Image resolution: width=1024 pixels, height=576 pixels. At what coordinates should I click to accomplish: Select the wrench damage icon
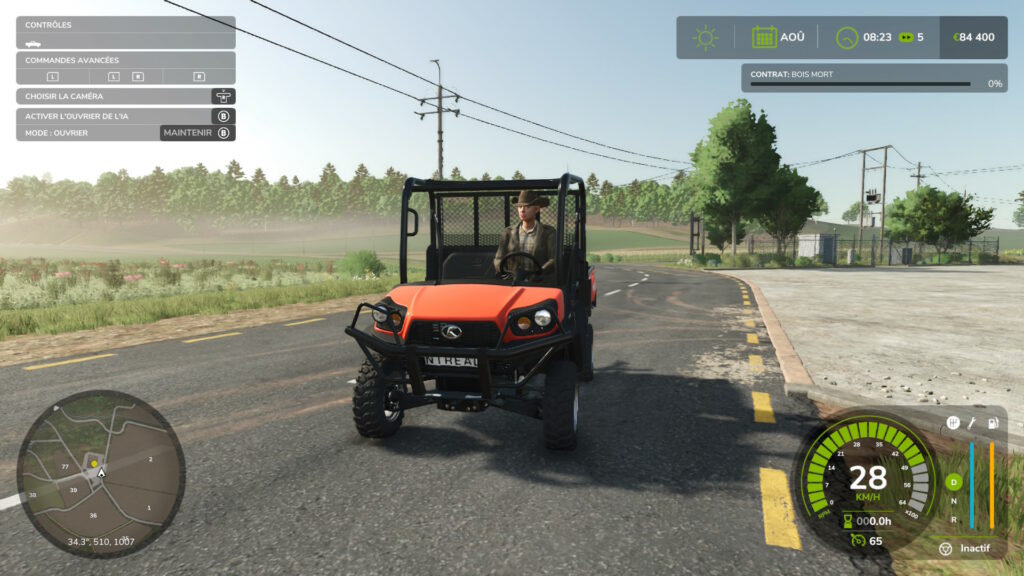point(972,423)
